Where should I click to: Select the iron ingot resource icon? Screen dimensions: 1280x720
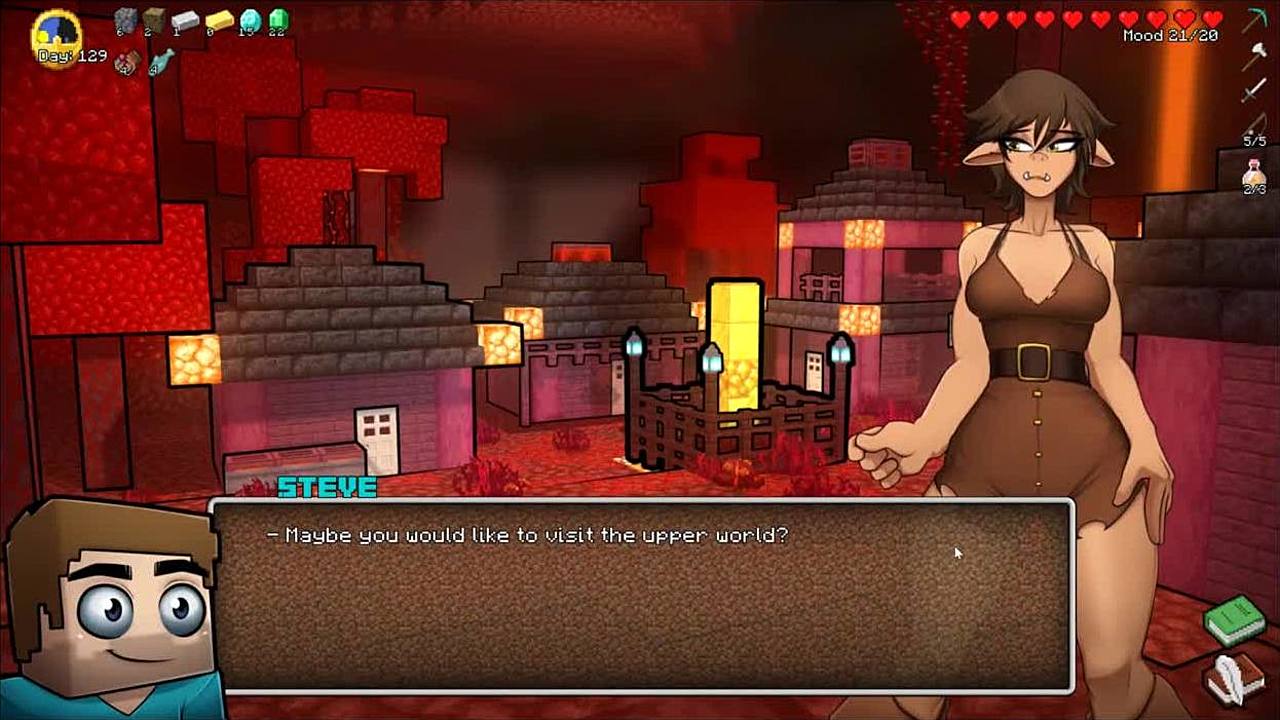(185, 20)
